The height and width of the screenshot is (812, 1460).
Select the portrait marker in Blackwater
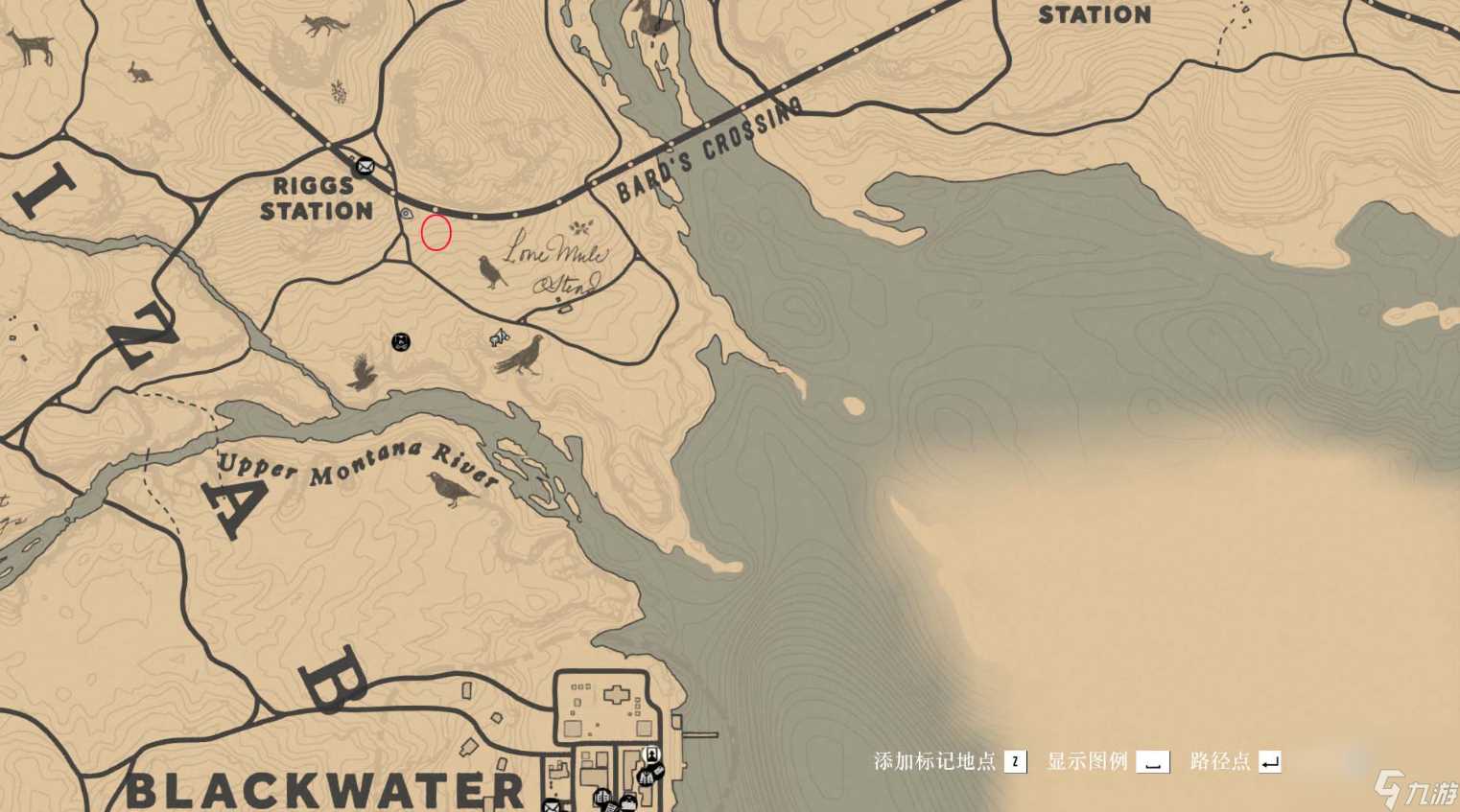point(652,754)
